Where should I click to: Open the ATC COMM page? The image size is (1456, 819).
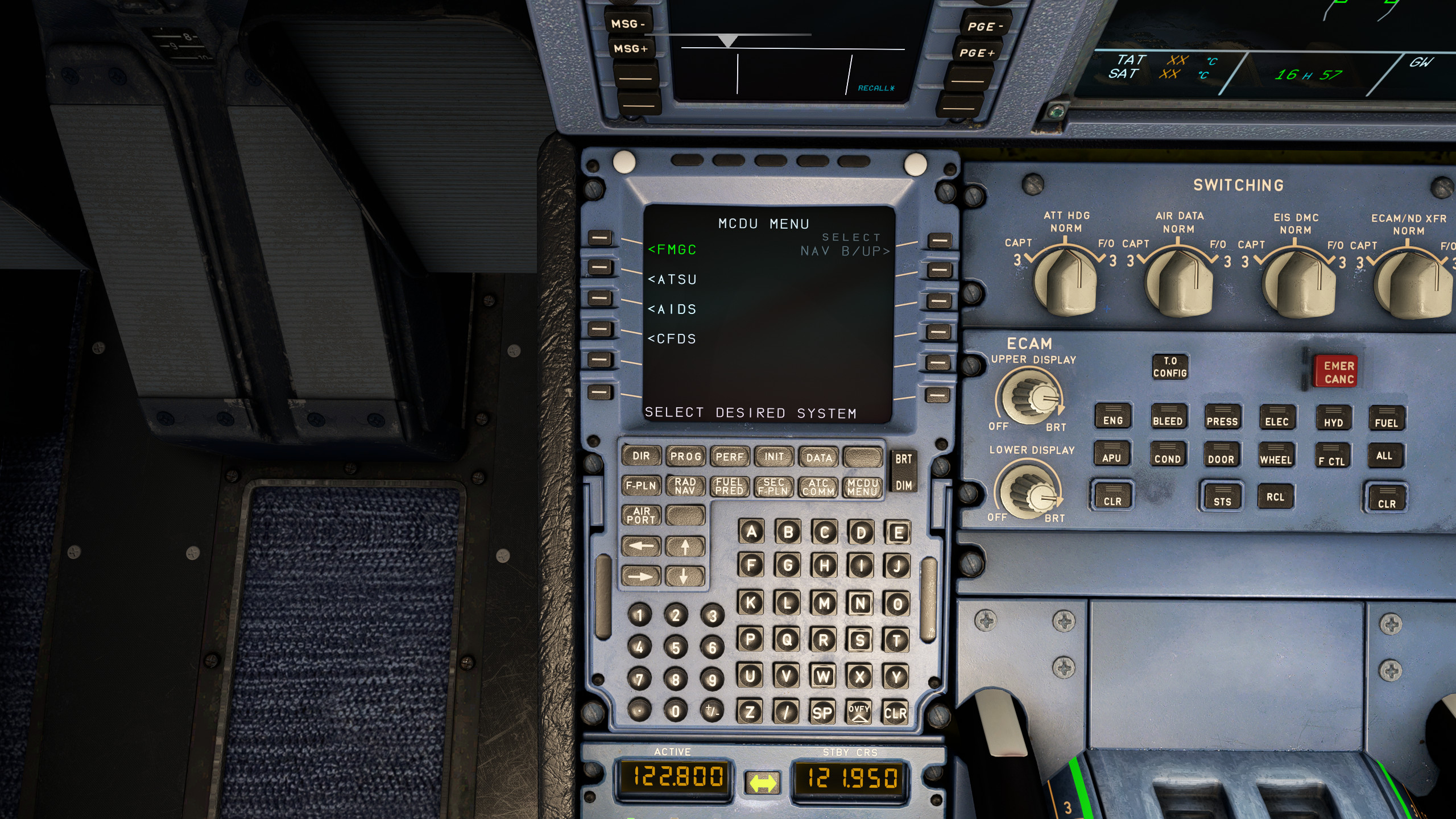tap(820, 487)
